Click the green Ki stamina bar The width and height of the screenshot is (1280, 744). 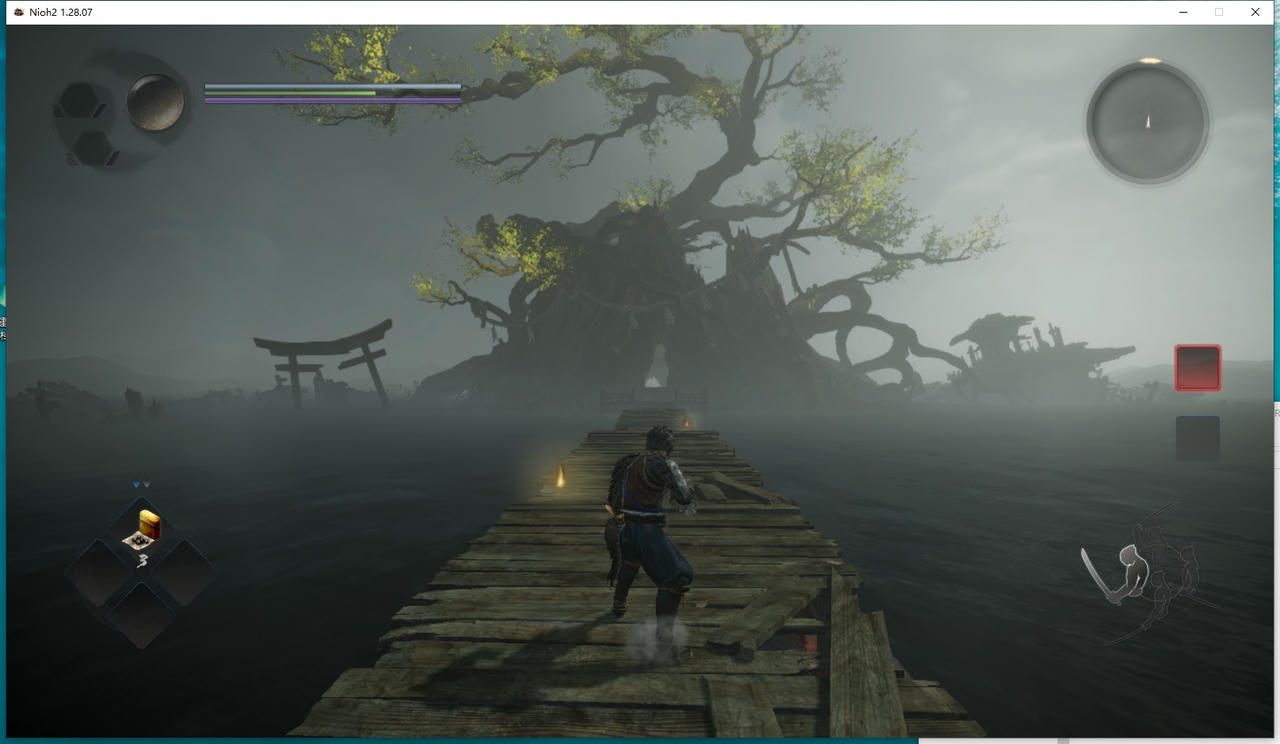coord(290,91)
